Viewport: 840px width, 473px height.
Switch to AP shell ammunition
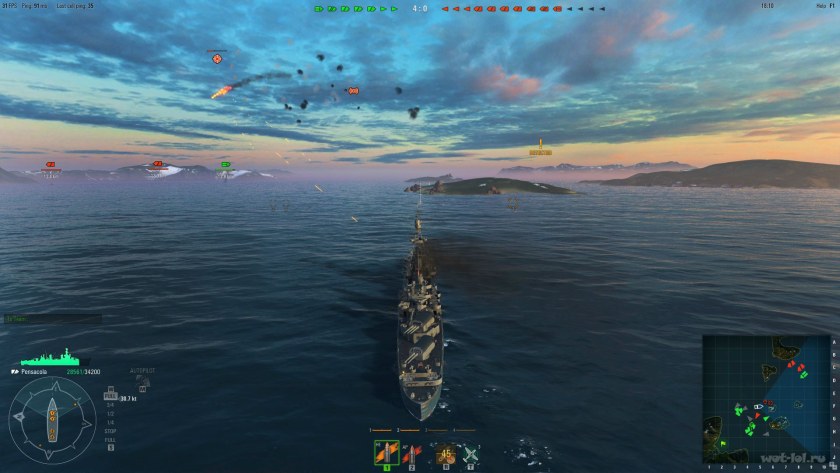(x=411, y=453)
